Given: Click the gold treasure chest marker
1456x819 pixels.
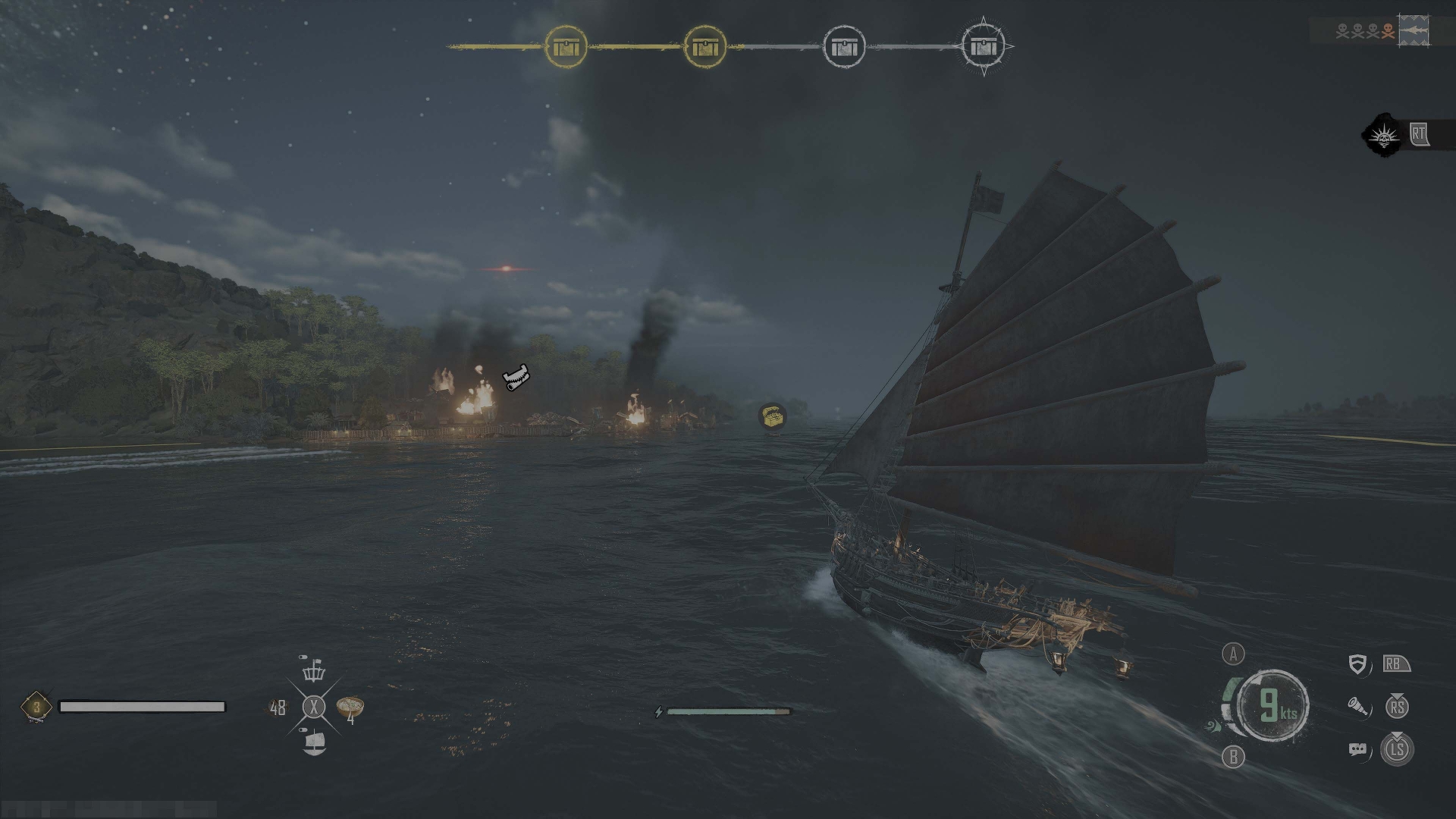Looking at the screenshot, I should (x=772, y=416).
